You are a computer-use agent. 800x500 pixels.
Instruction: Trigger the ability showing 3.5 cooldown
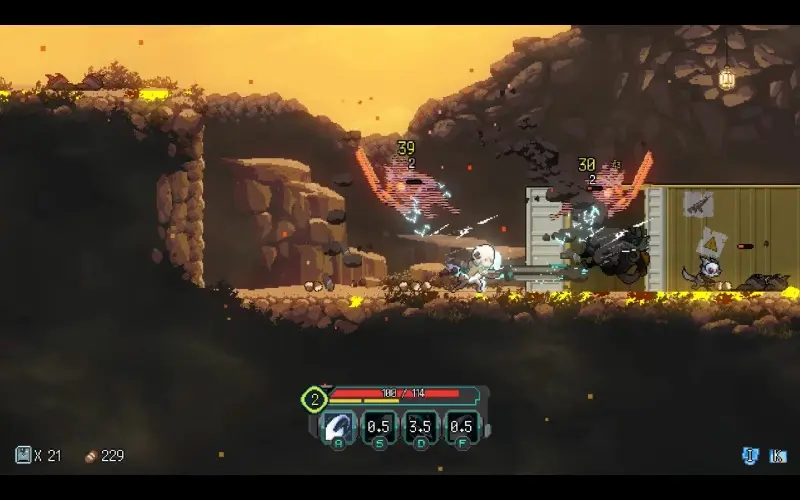point(420,427)
